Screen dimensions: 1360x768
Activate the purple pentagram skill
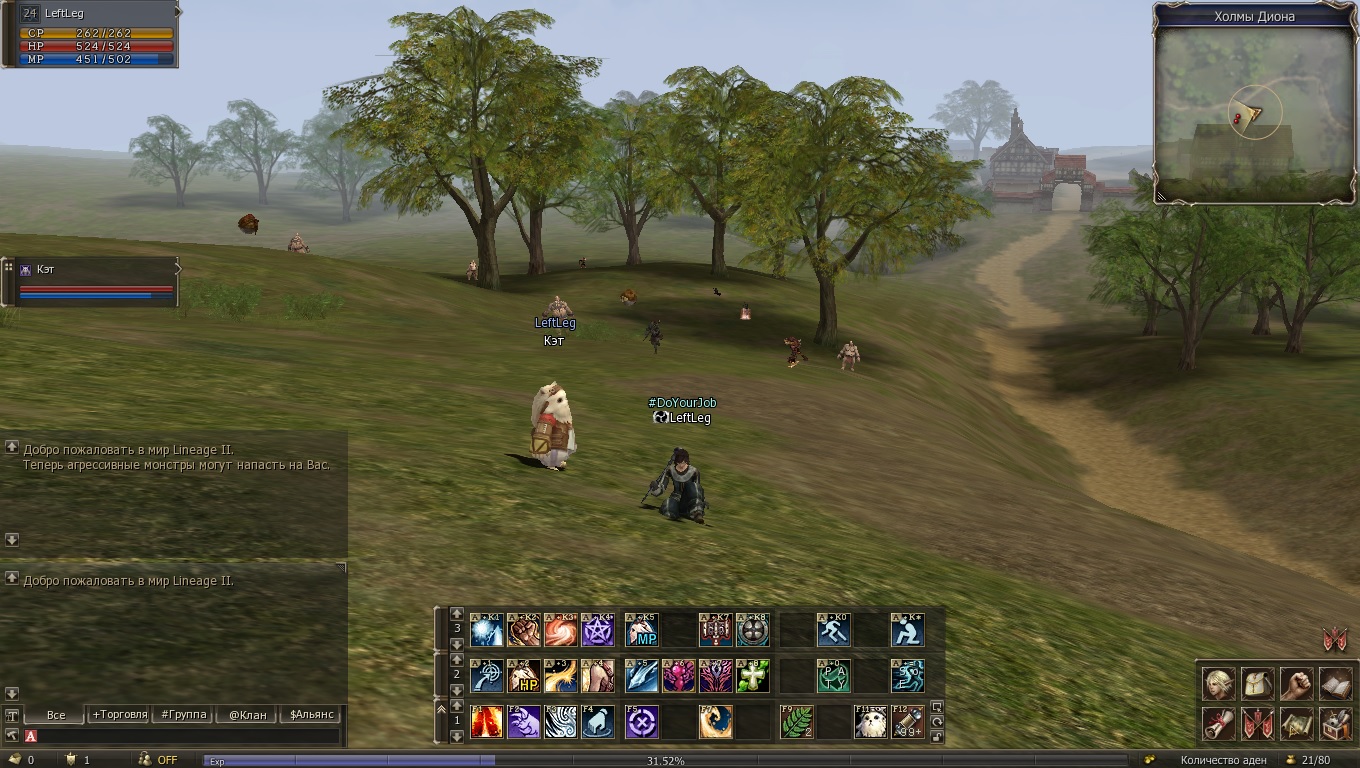598,630
